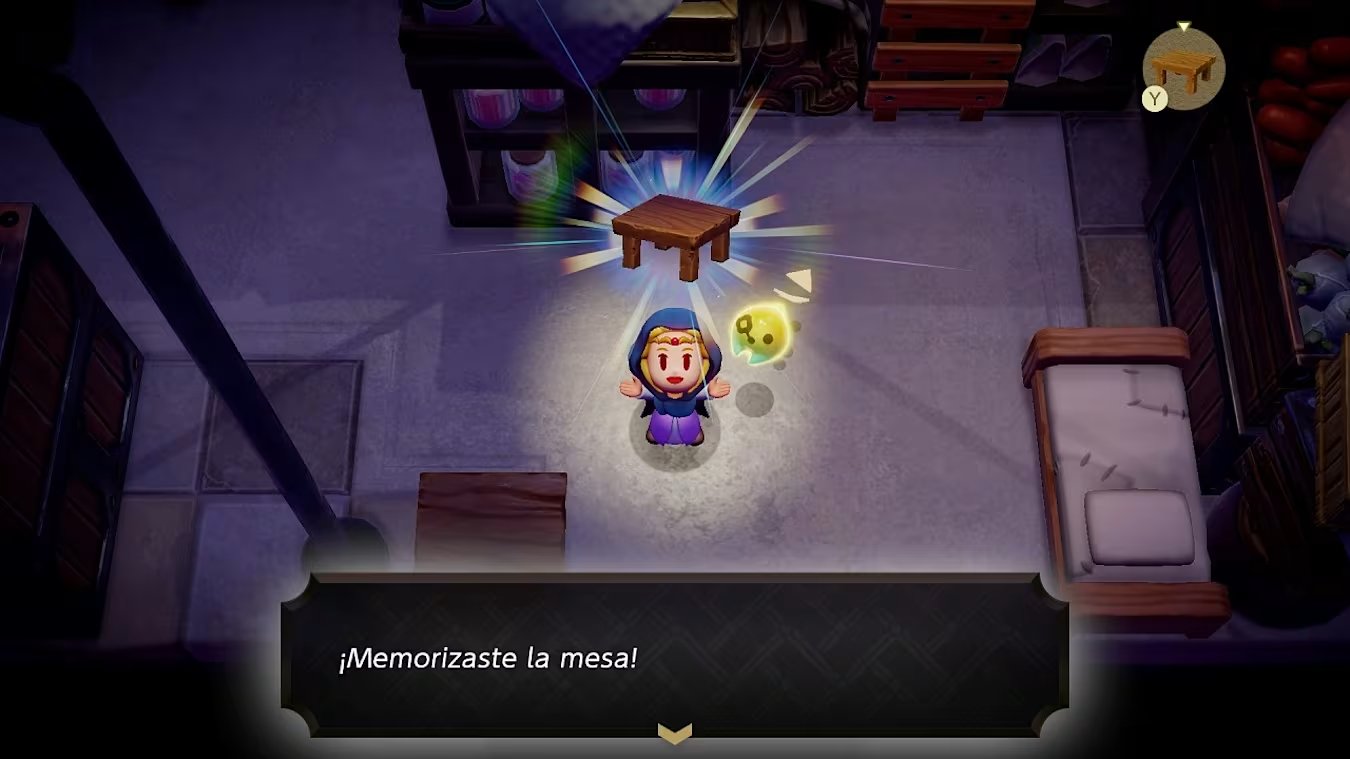Advance text using the gold arrow indicator

pyautogui.click(x=677, y=735)
